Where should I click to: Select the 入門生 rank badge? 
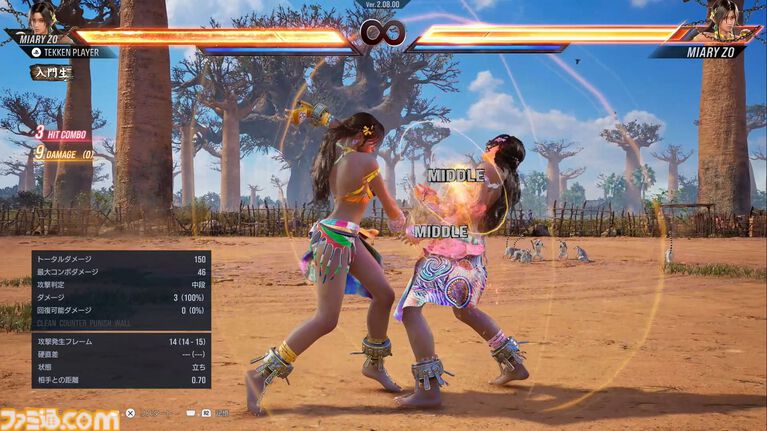pyautogui.click(x=52, y=72)
